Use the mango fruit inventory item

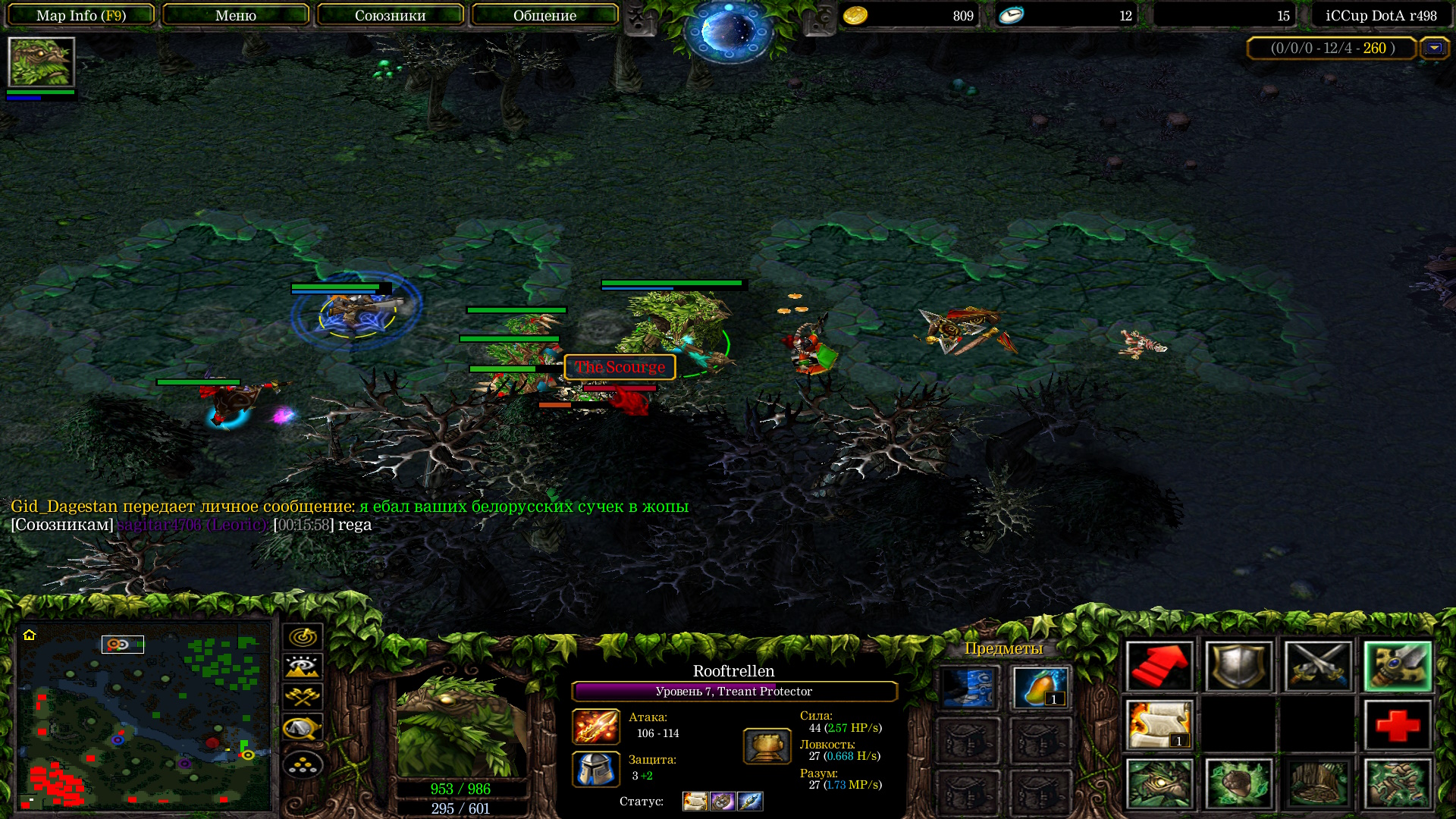(x=1040, y=688)
